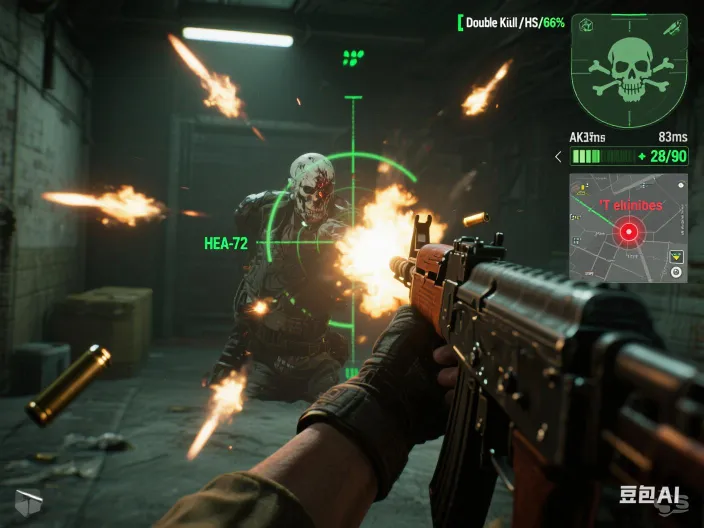Click the left arrow beside the ammo bar
The height and width of the screenshot is (528, 704).
(559, 156)
